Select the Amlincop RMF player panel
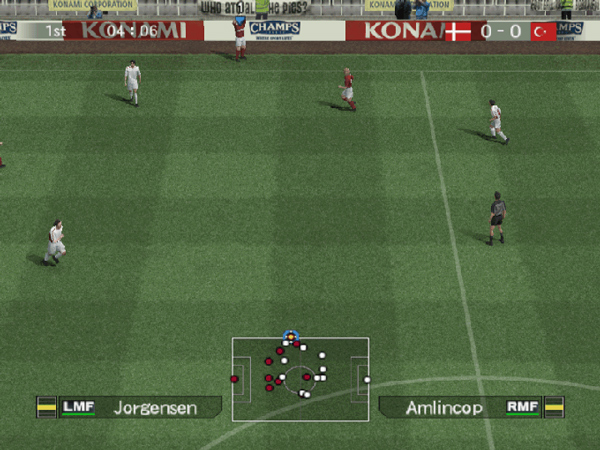 pos(470,407)
